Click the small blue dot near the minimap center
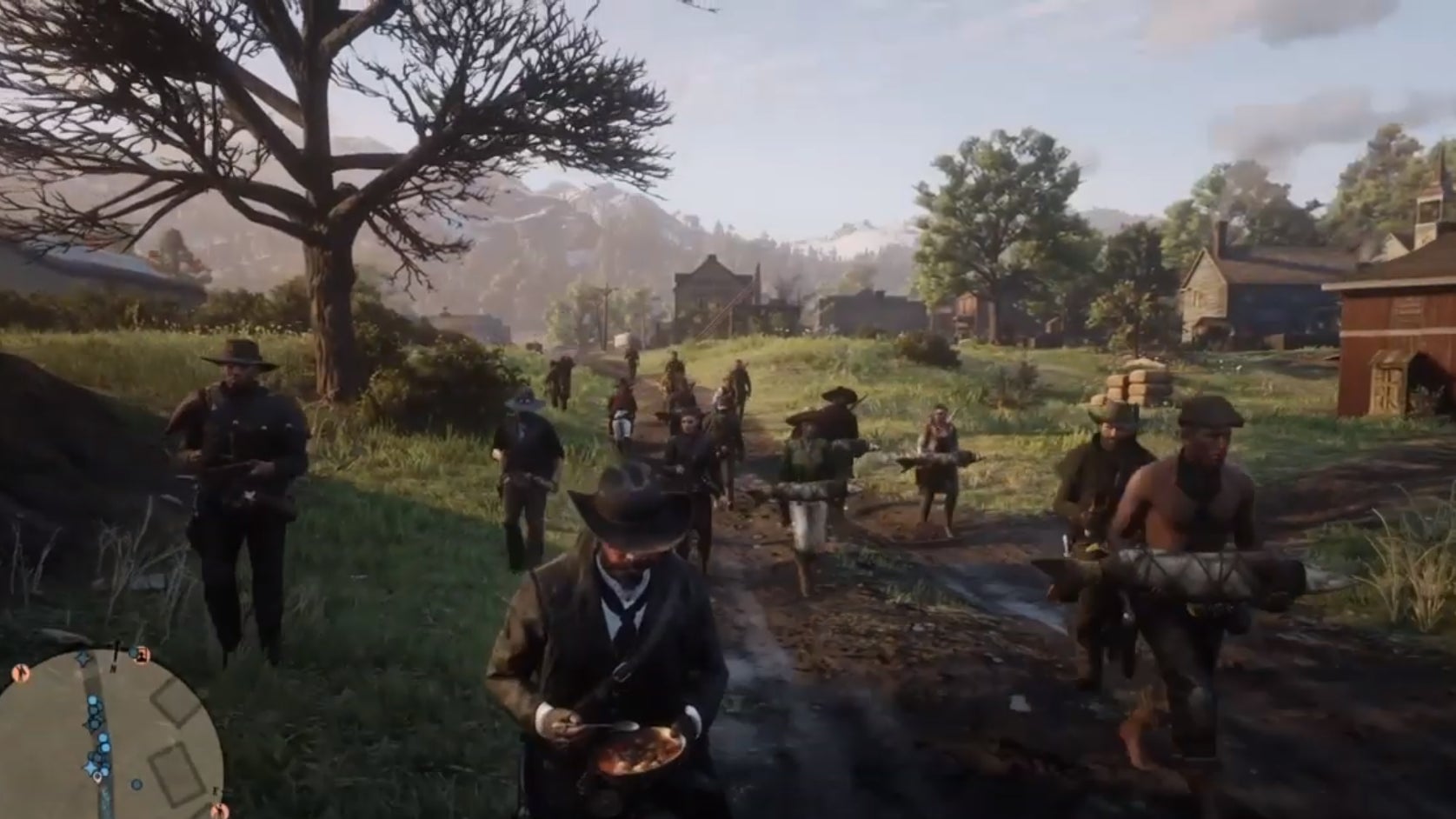 (136, 783)
